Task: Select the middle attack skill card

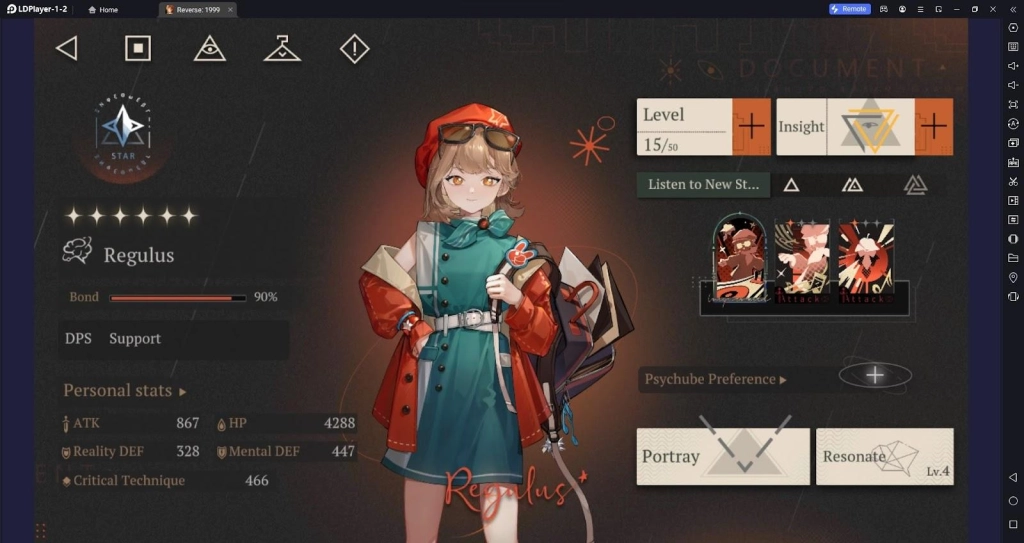Action: pos(802,259)
